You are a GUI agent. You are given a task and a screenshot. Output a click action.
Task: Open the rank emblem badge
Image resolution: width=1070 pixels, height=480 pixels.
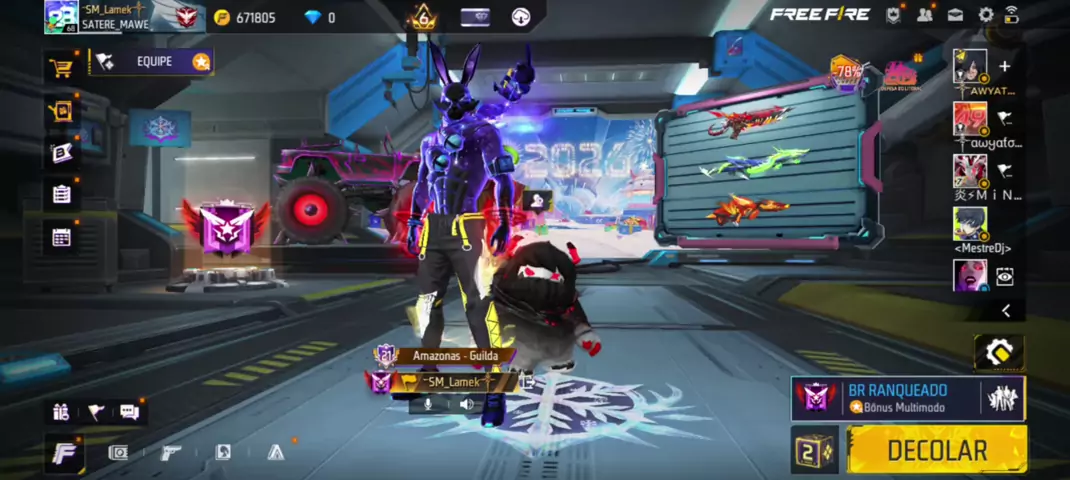click(226, 226)
